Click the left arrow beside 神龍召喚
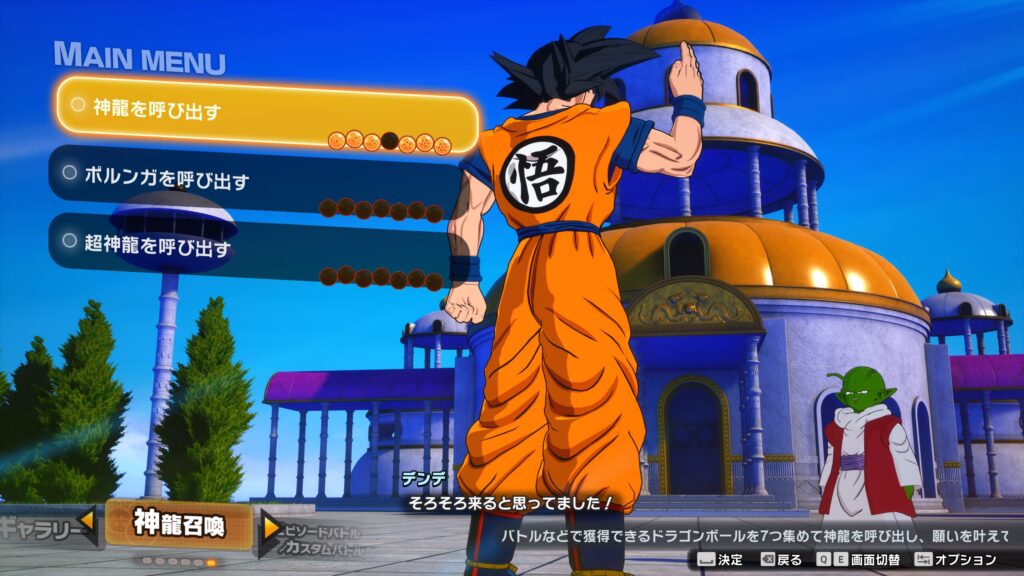 pos(88,520)
